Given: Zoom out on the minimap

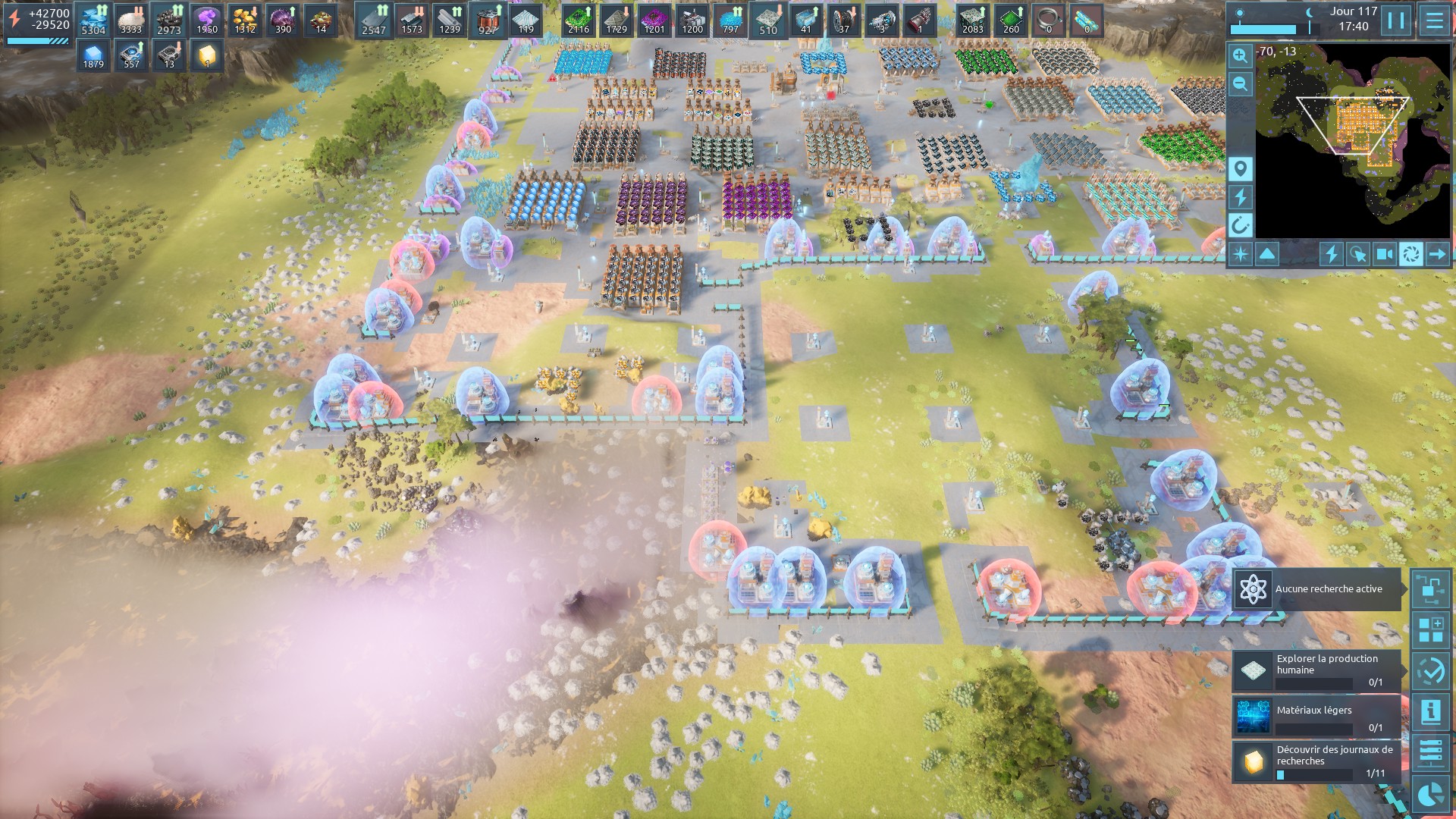Looking at the screenshot, I should coord(1240,83).
